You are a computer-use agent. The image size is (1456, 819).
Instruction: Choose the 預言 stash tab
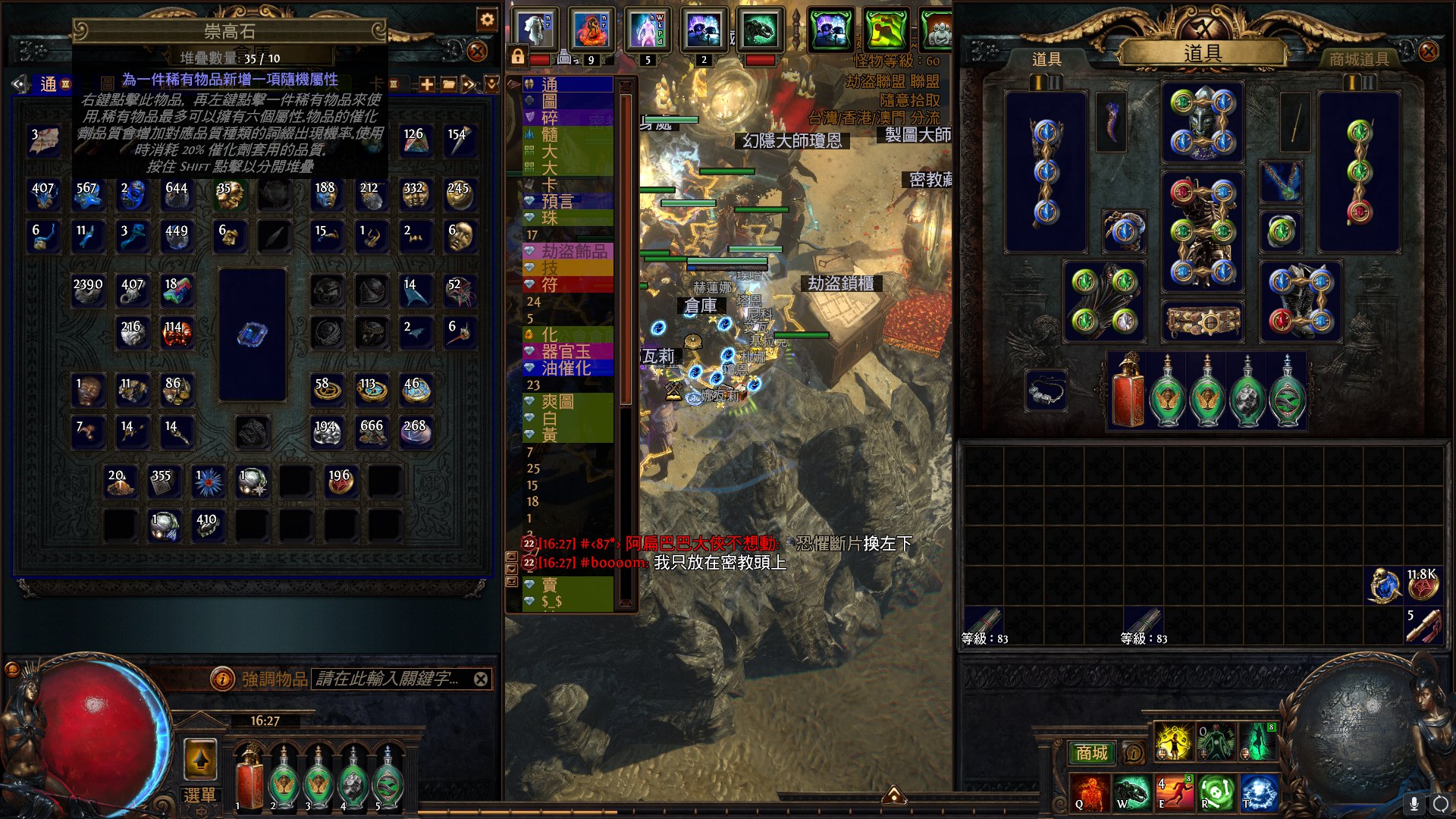click(x=558, y=201)
